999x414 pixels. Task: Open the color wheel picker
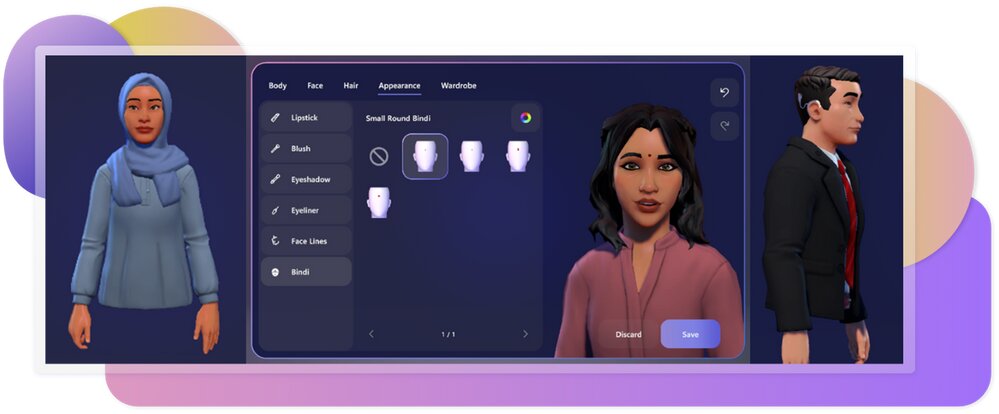525,118
